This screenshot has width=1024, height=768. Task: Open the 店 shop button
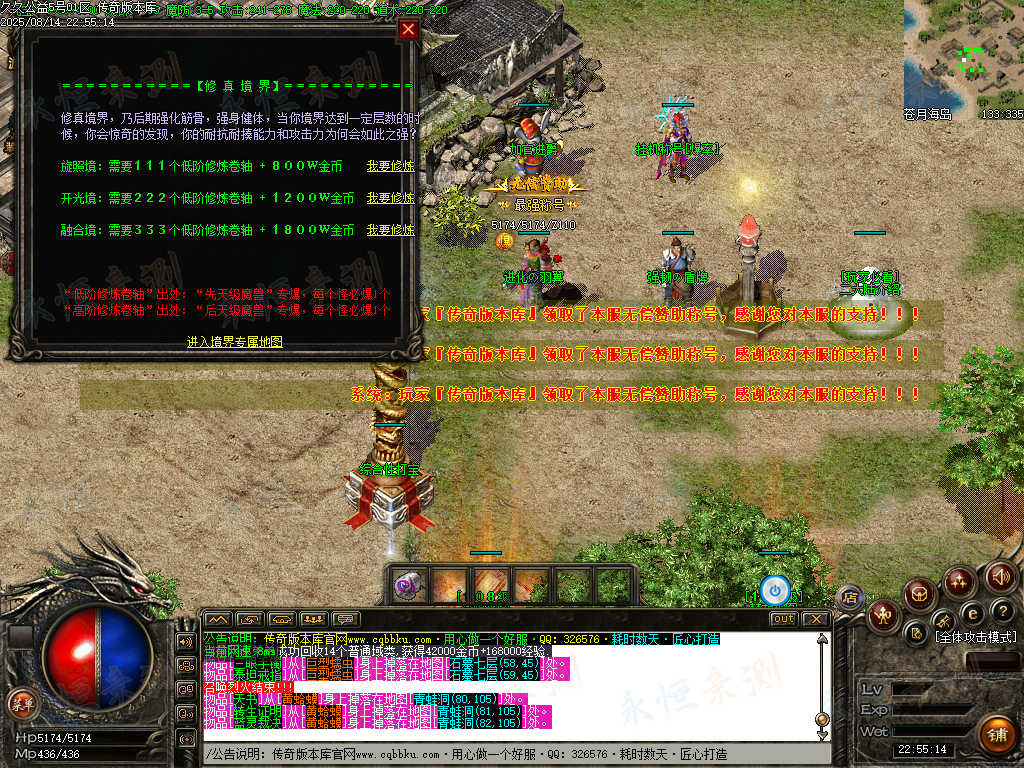coord(850,597)
